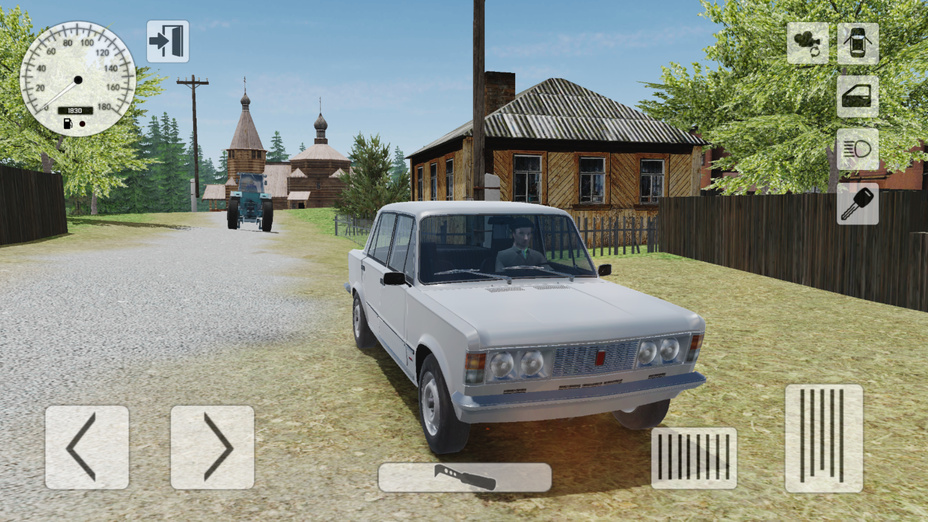Switch the camera view
Image resolution: width=928 pixels, height=522 pixels.
coord(807,43)
